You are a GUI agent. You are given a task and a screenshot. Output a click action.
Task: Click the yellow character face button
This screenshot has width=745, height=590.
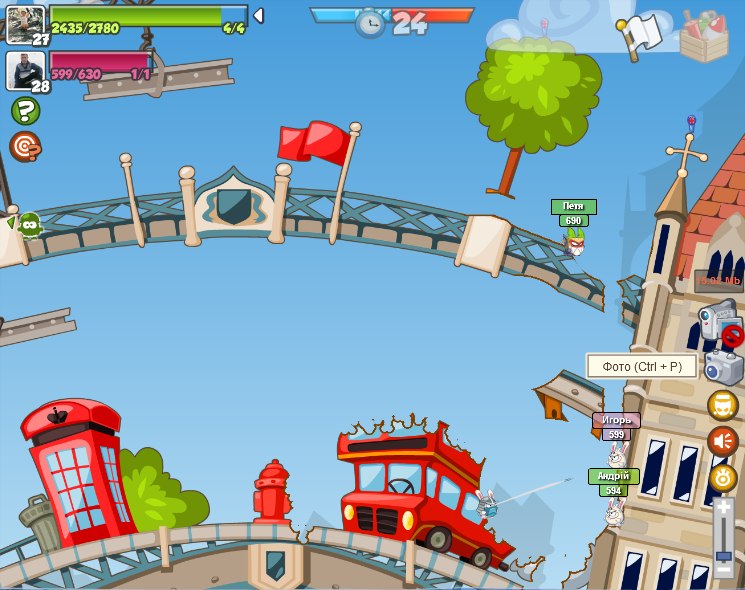click(723, 405)
